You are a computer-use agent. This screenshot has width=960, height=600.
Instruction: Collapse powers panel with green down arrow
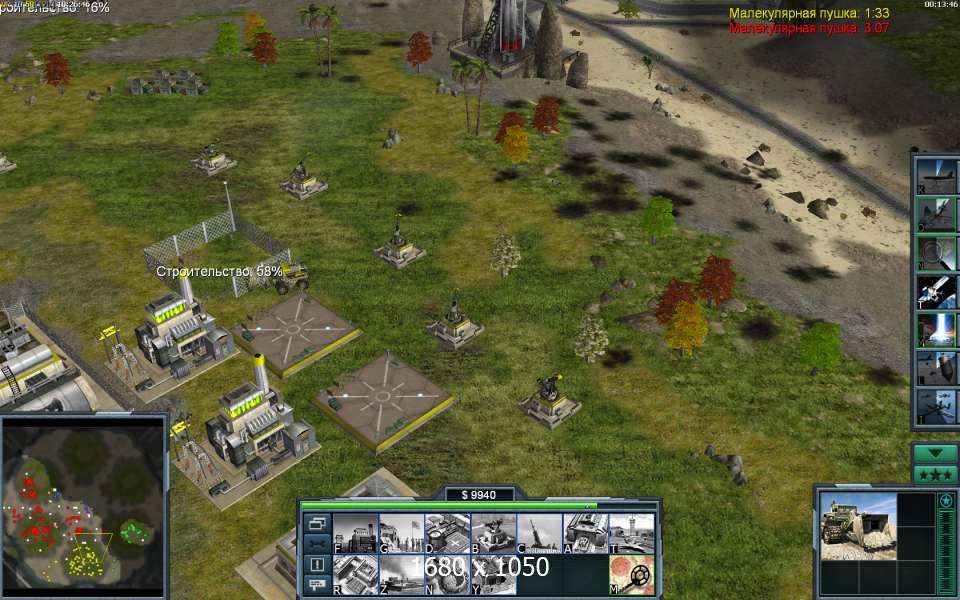coord(935,453)
